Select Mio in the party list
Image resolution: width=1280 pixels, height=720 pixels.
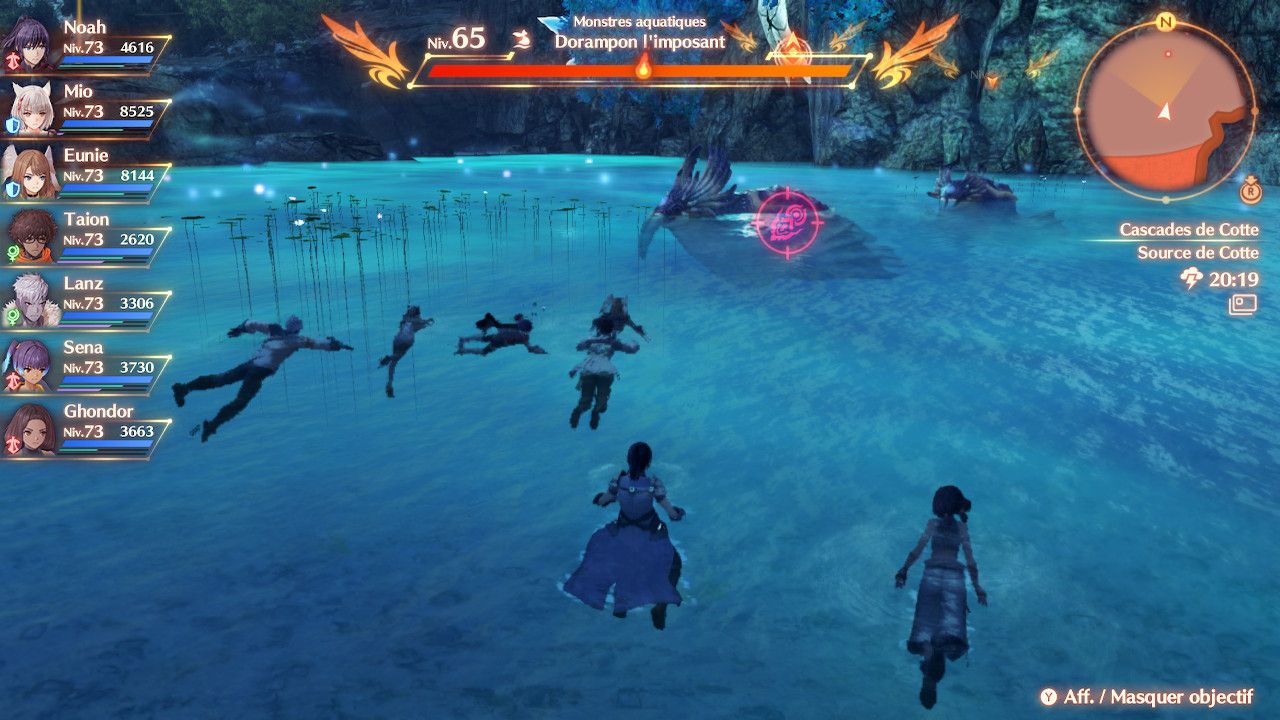85,108
